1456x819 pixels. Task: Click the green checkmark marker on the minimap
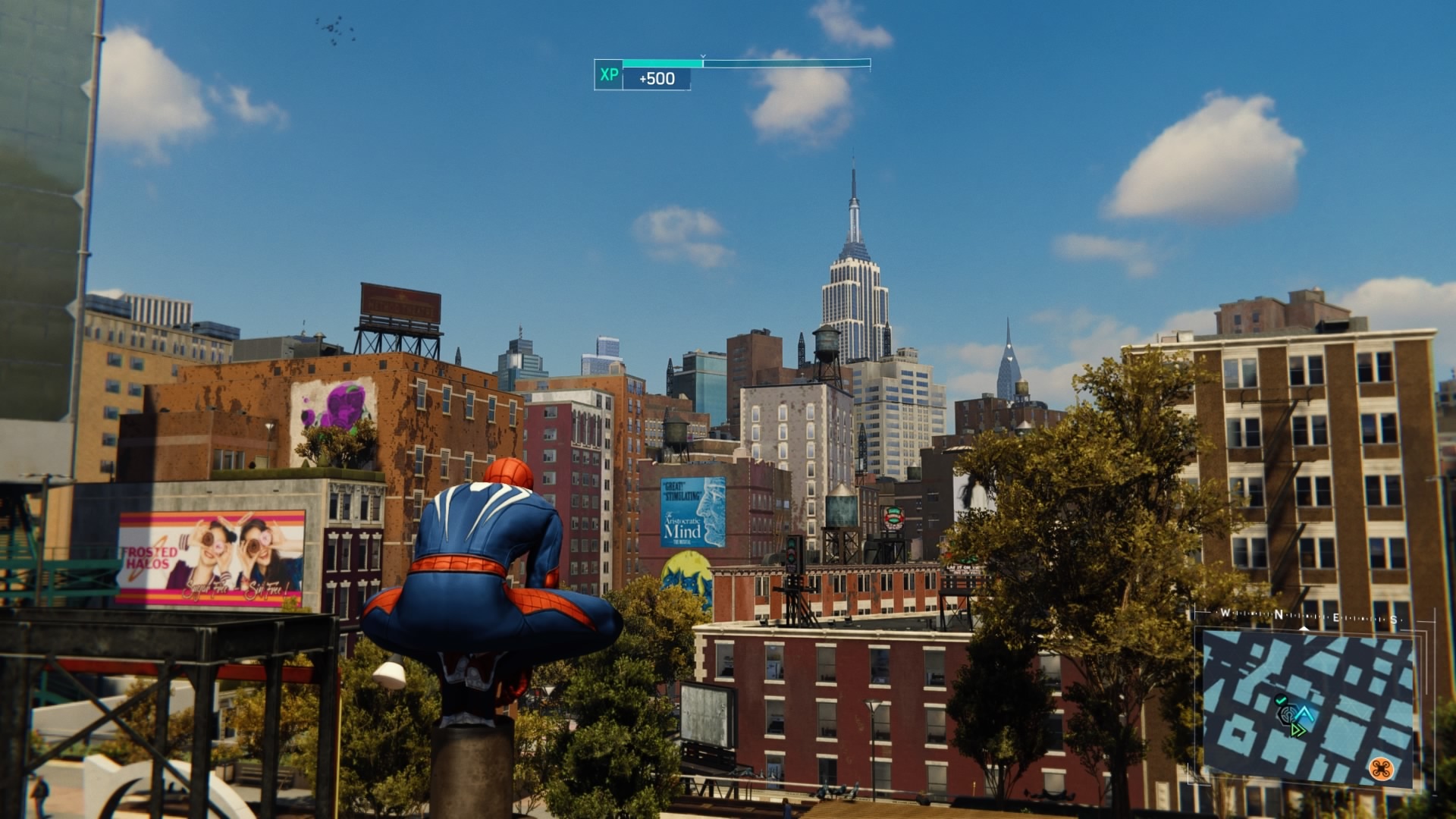[x=1280, y=700]
